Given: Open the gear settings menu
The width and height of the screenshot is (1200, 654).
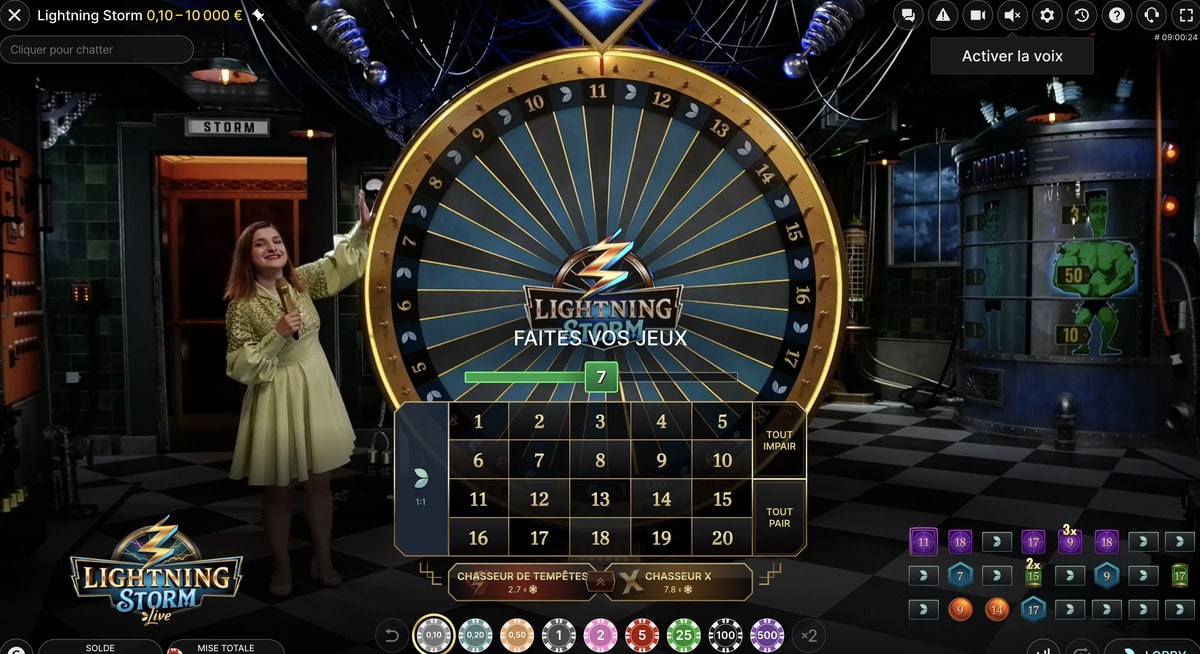Looking at the screenshot, I should 1047,15.
